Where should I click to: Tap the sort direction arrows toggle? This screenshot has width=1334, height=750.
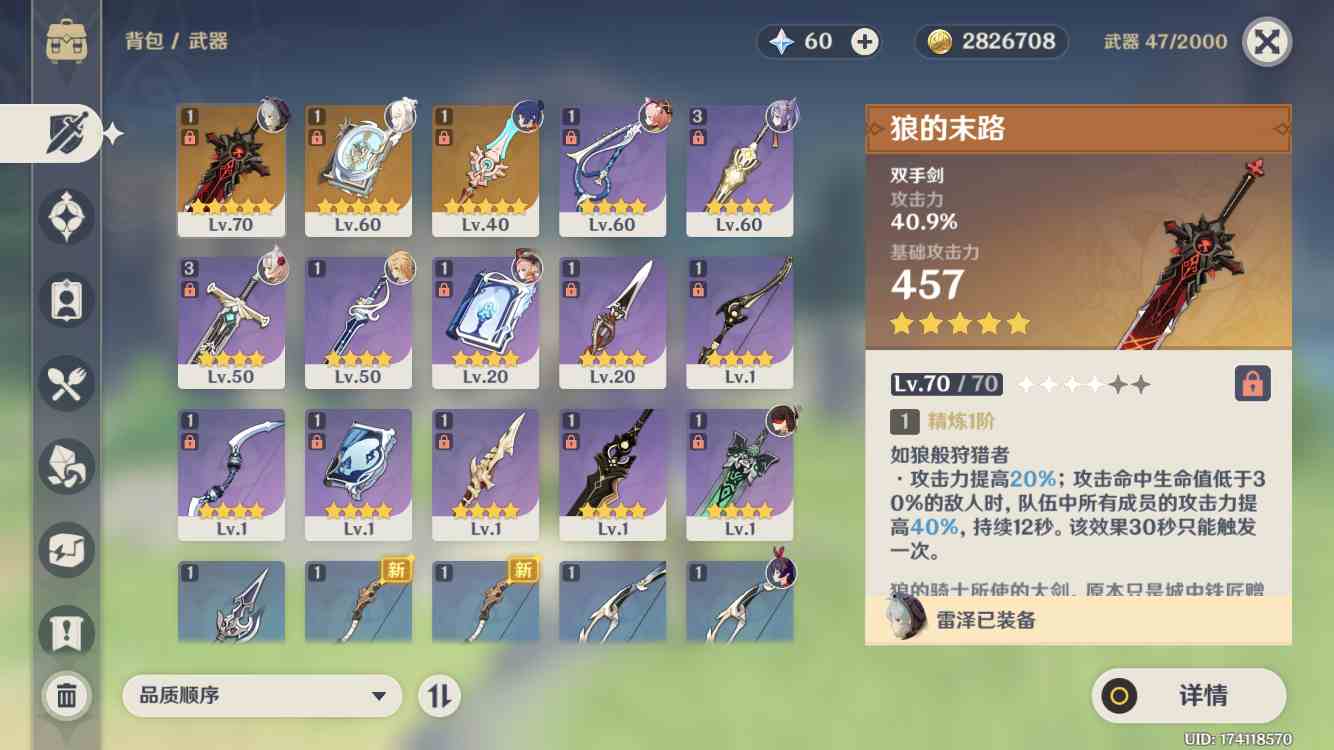tap(441, 696)
